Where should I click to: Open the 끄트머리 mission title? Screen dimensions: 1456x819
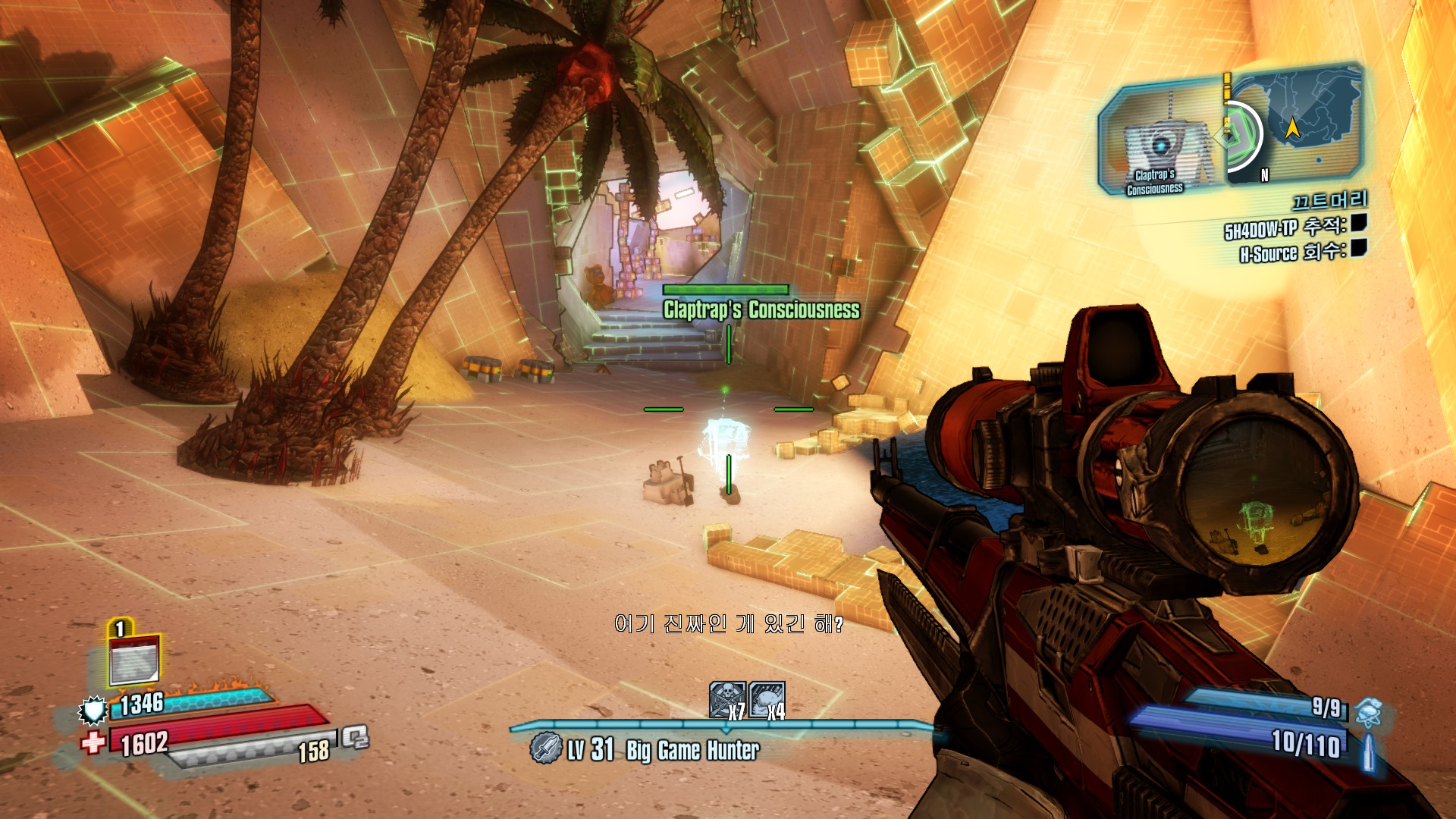(1329, 200)
